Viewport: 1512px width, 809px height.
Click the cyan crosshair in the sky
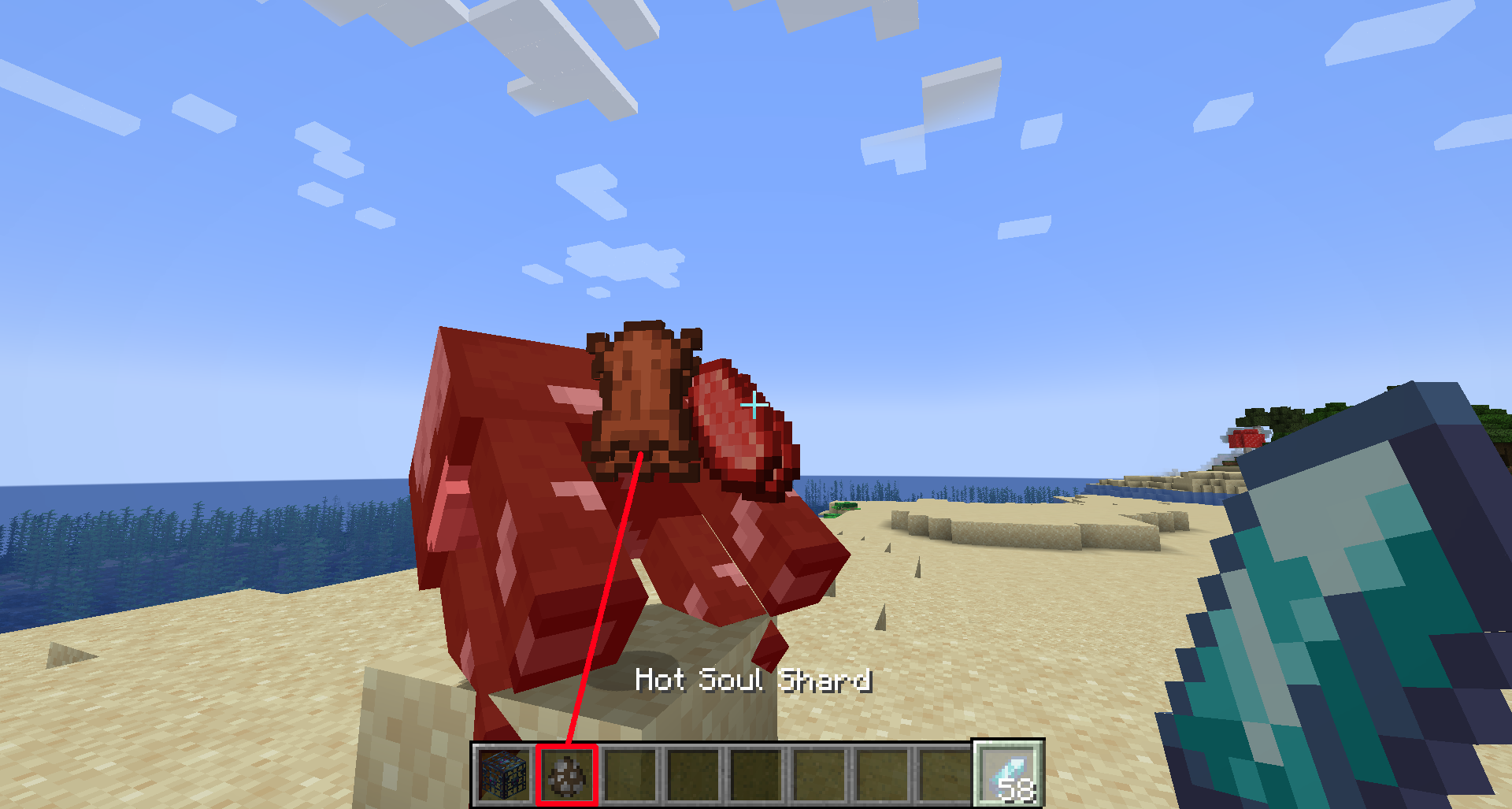754,406
